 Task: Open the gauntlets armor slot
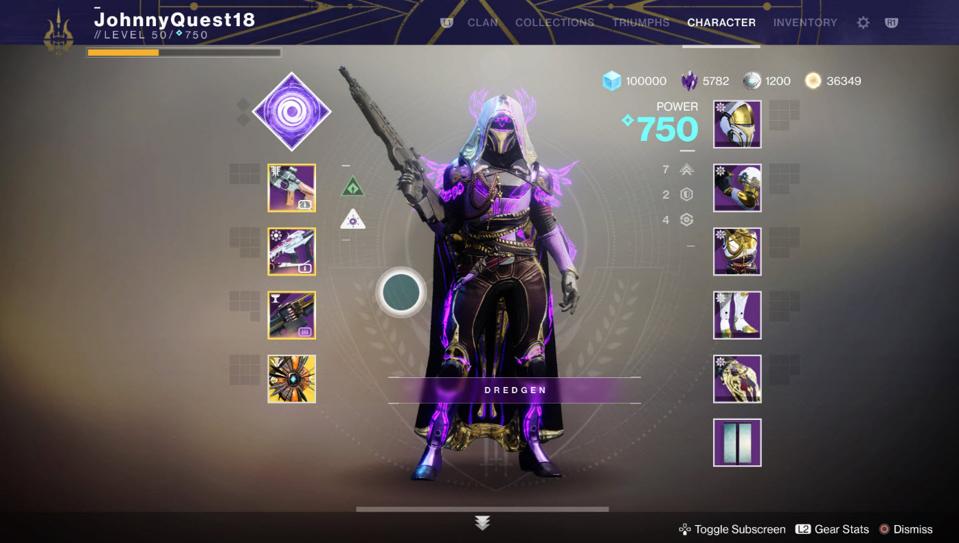737,188
